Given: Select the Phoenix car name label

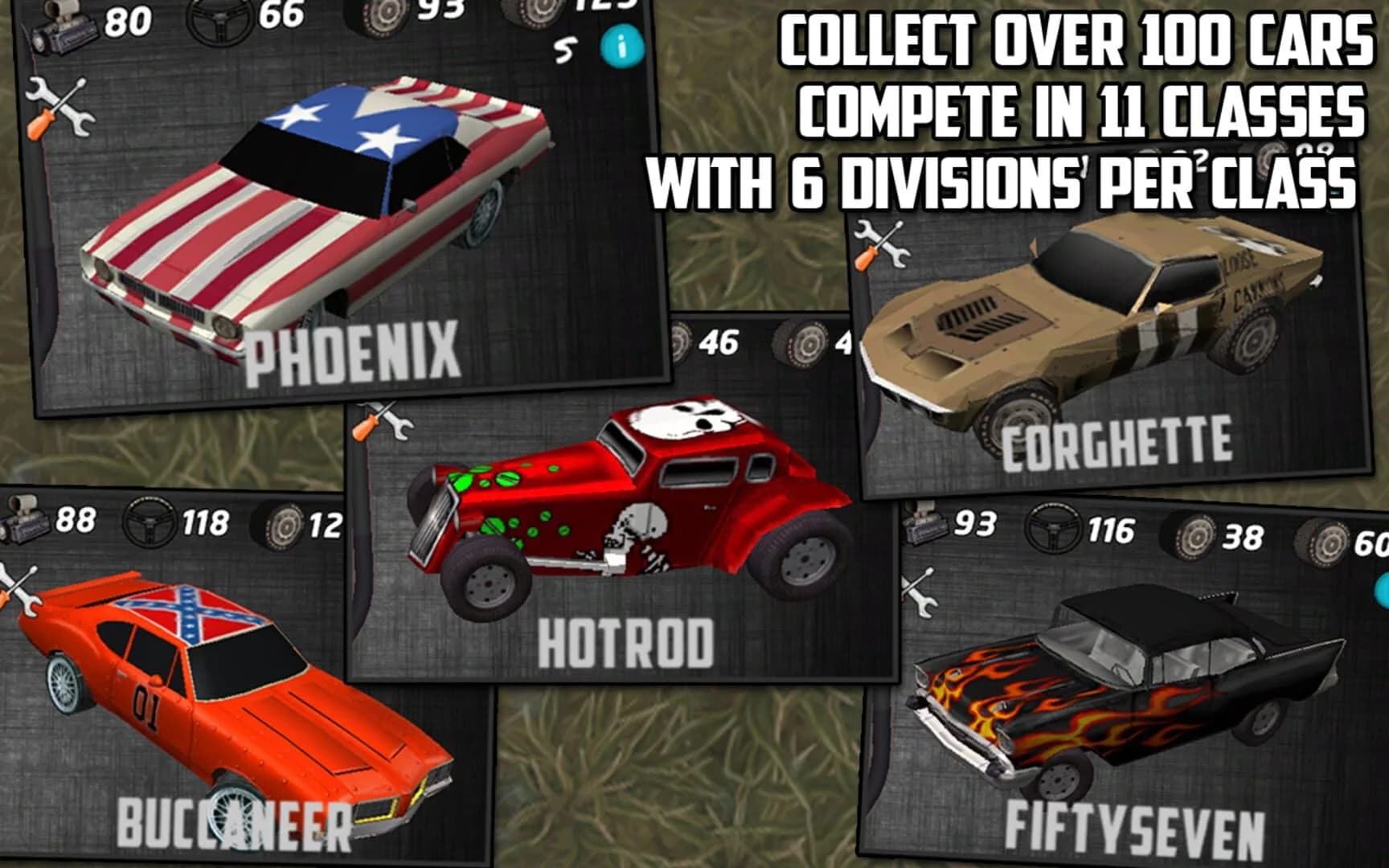Looking at the screenshot, I should click(x=354, y=352).
